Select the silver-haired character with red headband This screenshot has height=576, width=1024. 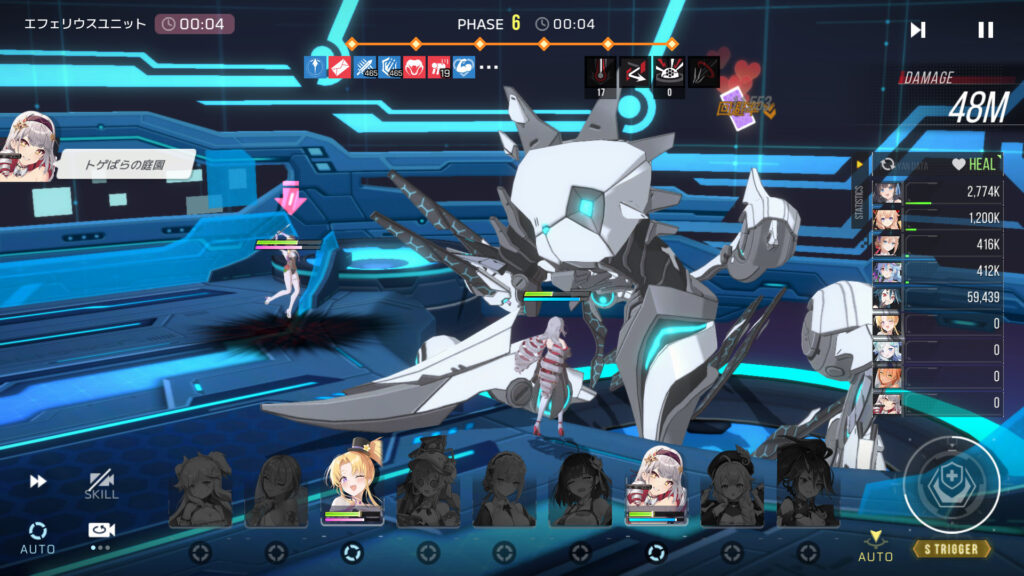[655, 487]
